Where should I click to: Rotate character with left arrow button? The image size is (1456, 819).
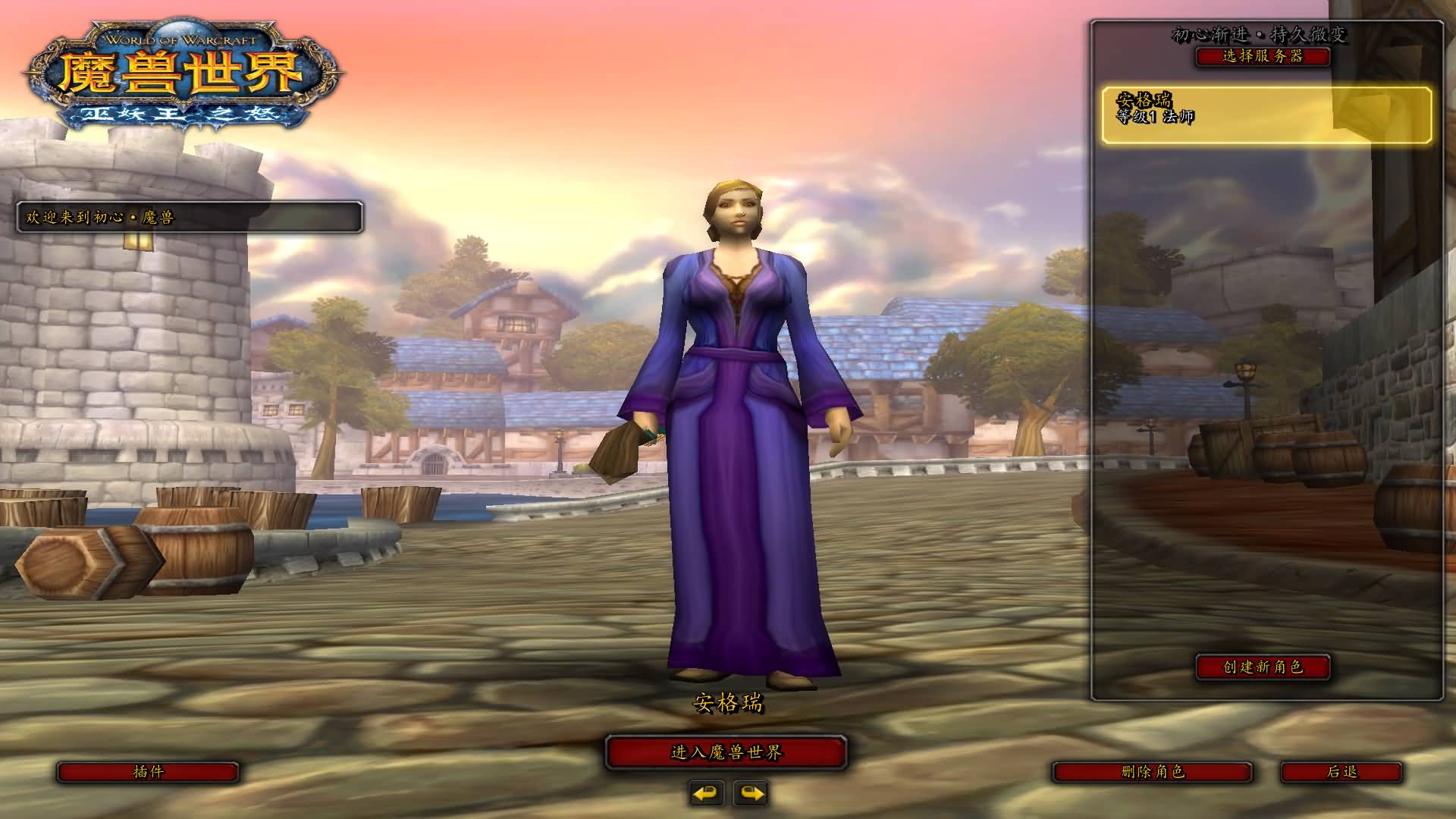pyautogui.click(x=707, y=793)
